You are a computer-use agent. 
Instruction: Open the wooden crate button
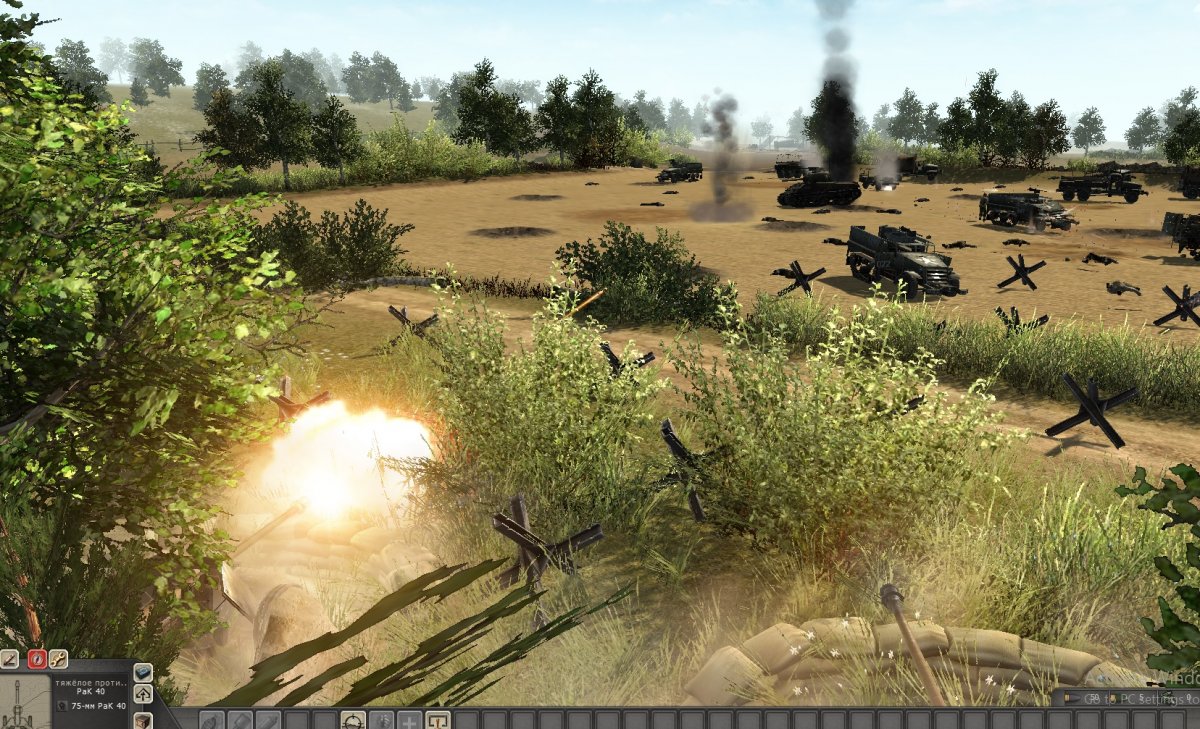tap(143, 719)
